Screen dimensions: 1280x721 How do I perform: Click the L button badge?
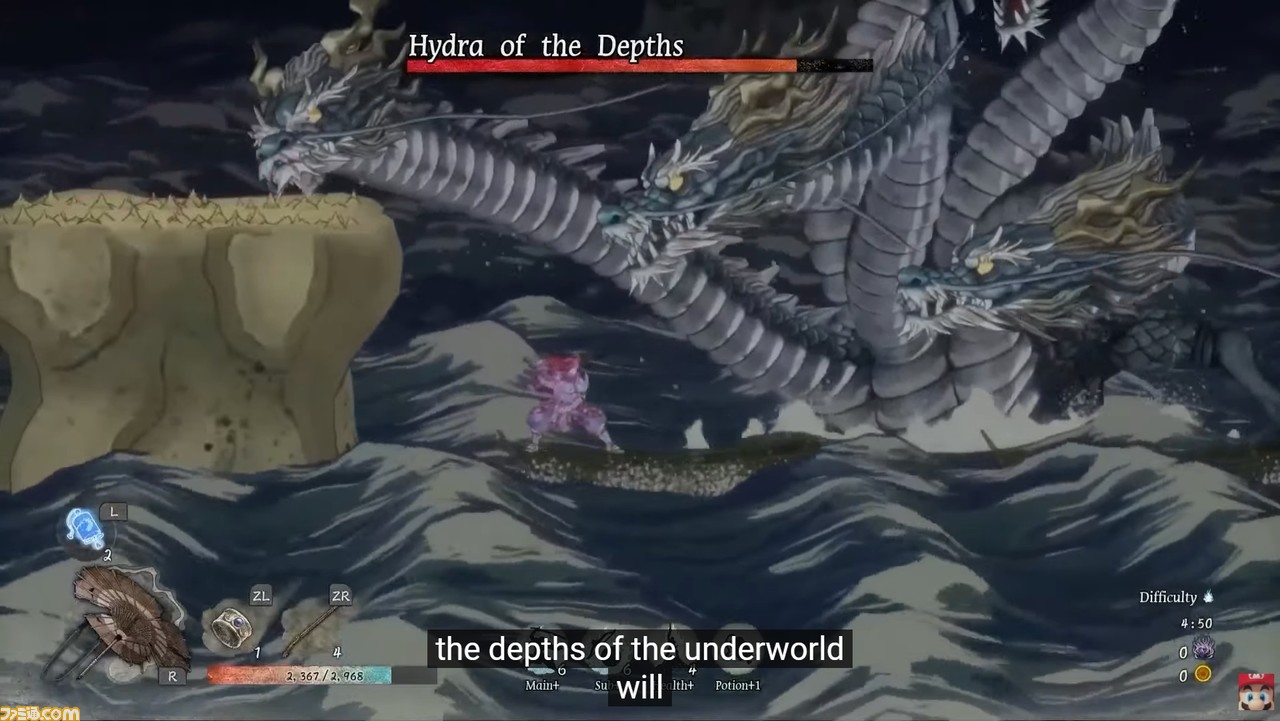click(115, 511)
